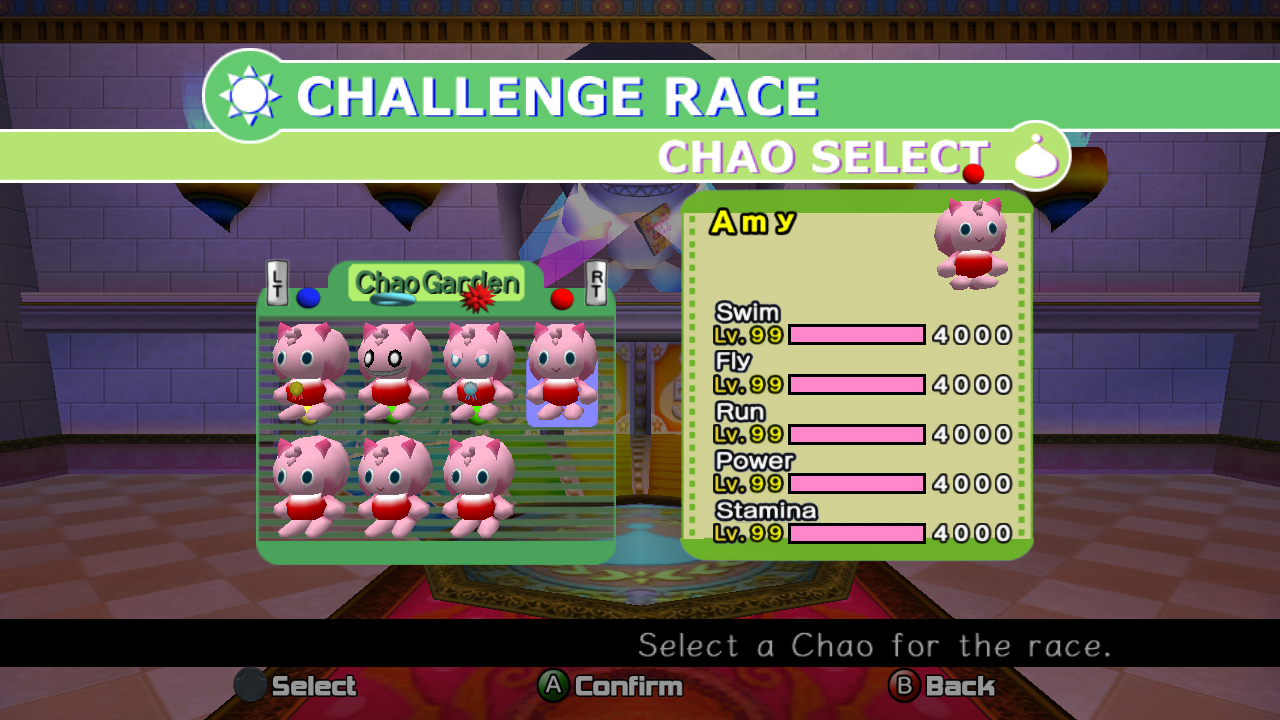This screenshot has height=720, width=1280.
Task: Choose the grinning white-eyed chao
Action: point(392,370)
